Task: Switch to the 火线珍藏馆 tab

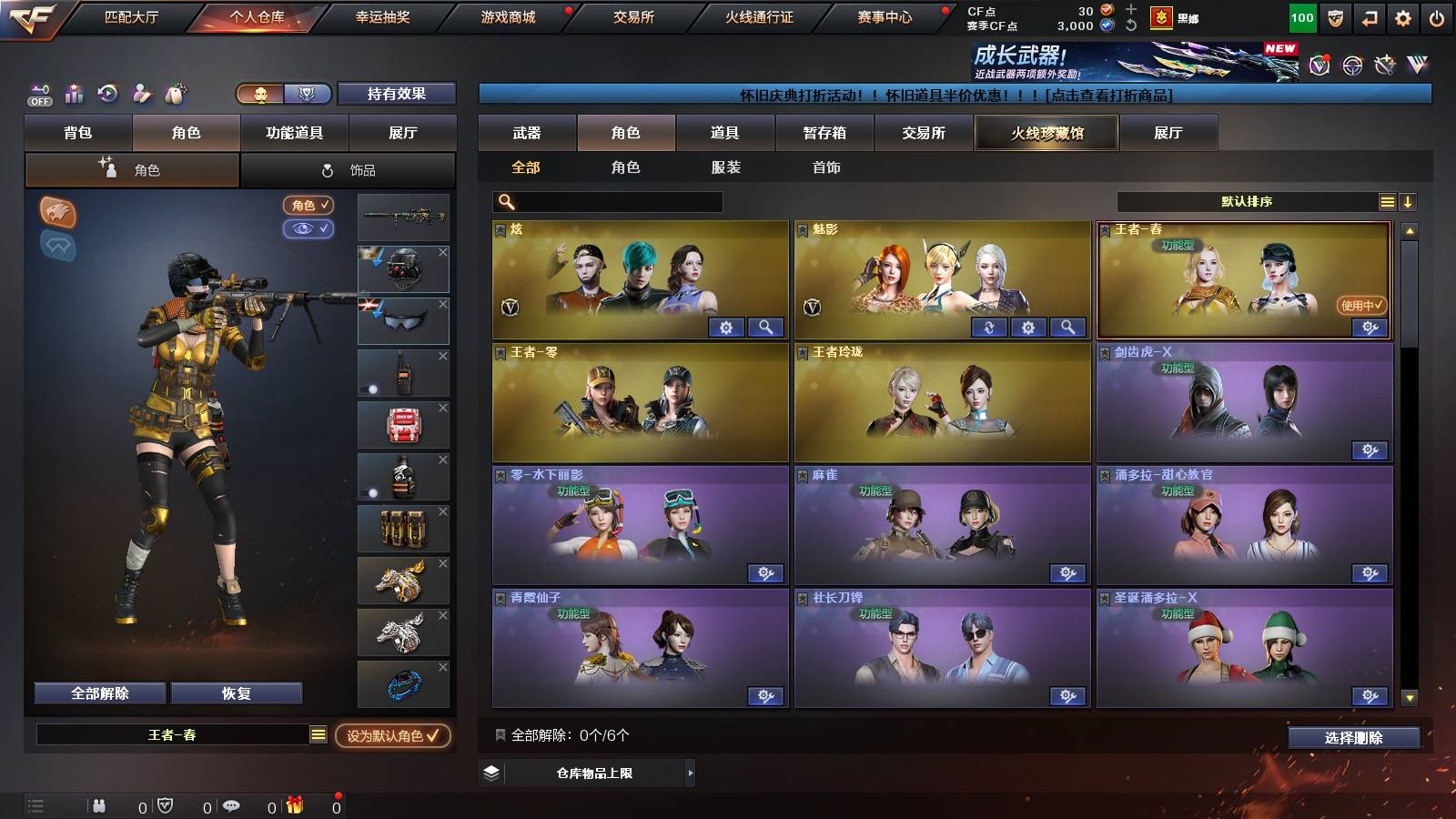Action: click(1046, 133)
